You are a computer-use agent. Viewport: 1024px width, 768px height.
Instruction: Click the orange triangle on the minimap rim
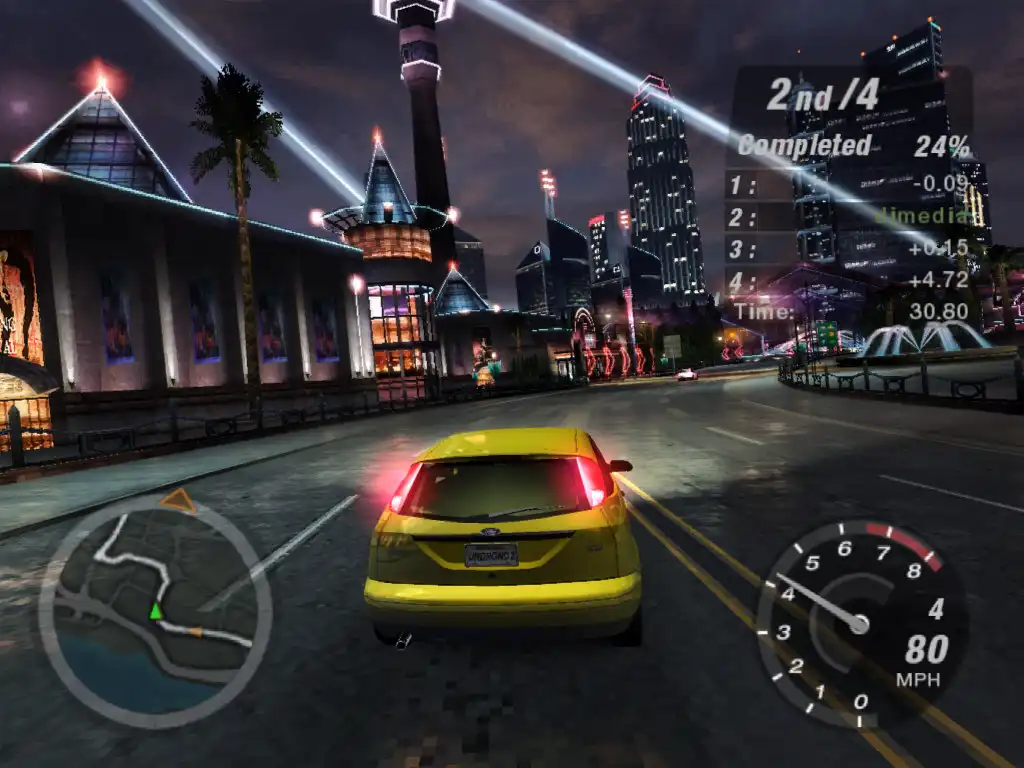[178, 500]
